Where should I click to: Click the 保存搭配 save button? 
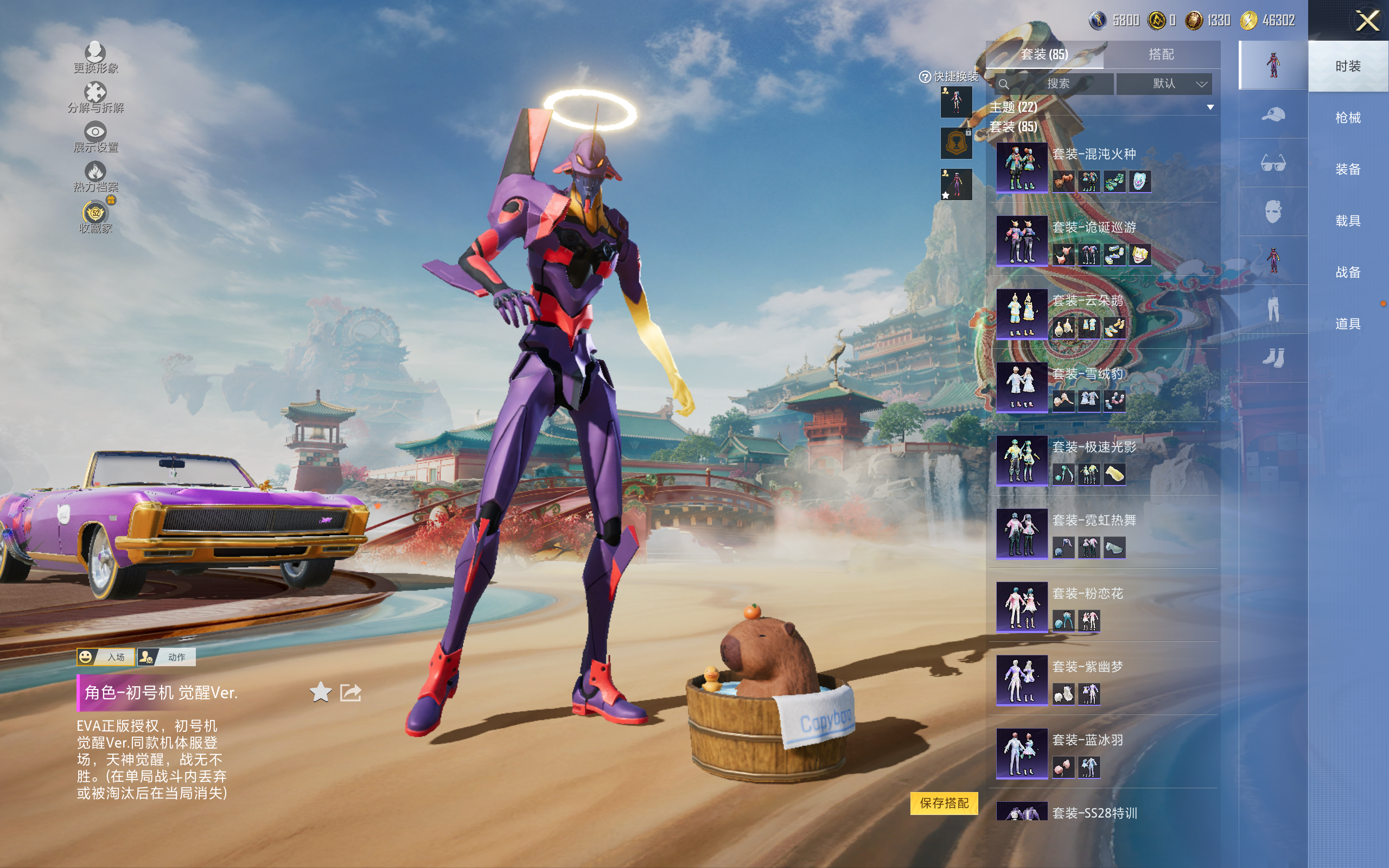(x=944, y=802)
